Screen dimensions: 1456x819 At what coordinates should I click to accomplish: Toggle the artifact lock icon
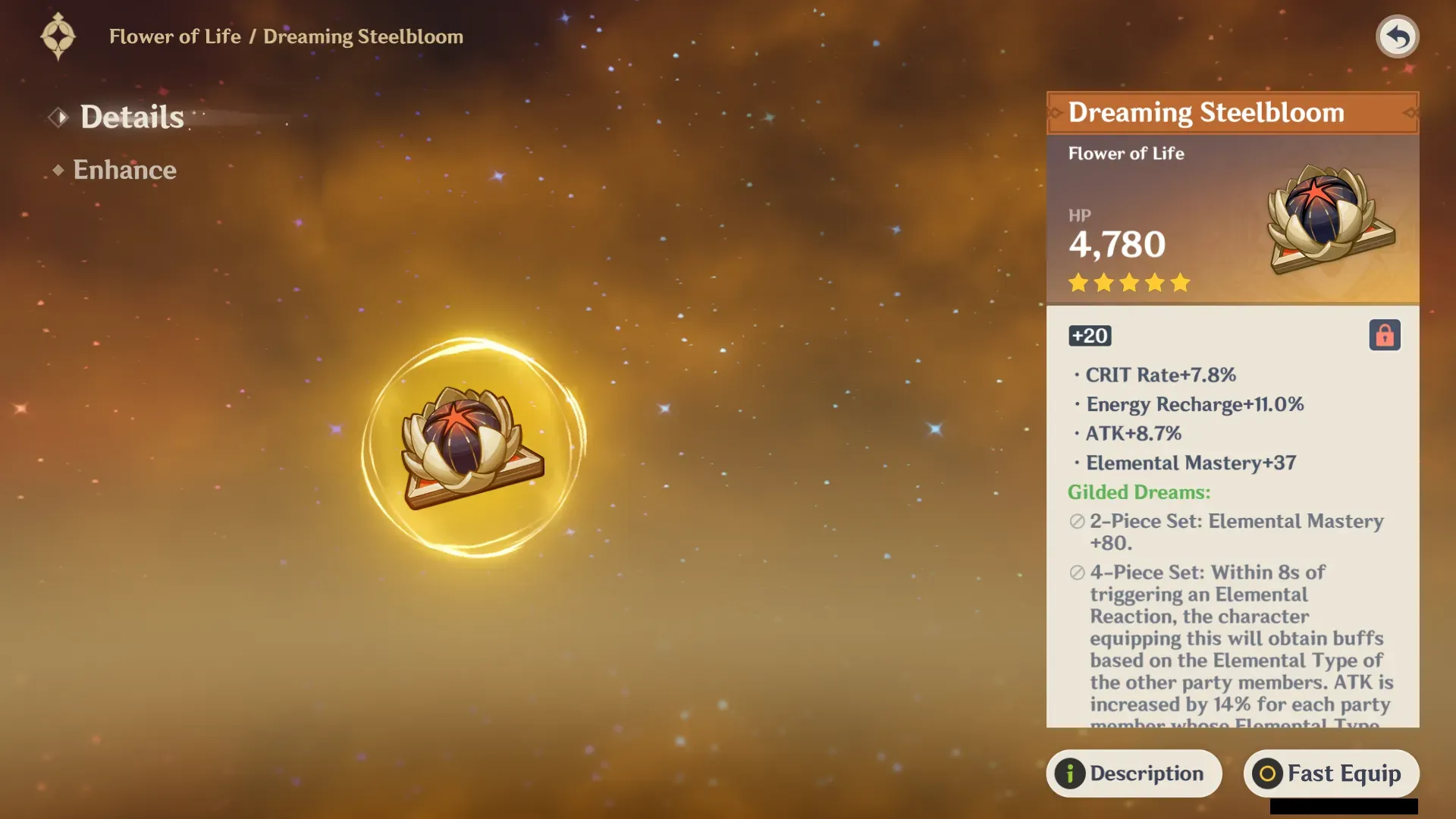pyautogui.click(x=1384, y=335)
